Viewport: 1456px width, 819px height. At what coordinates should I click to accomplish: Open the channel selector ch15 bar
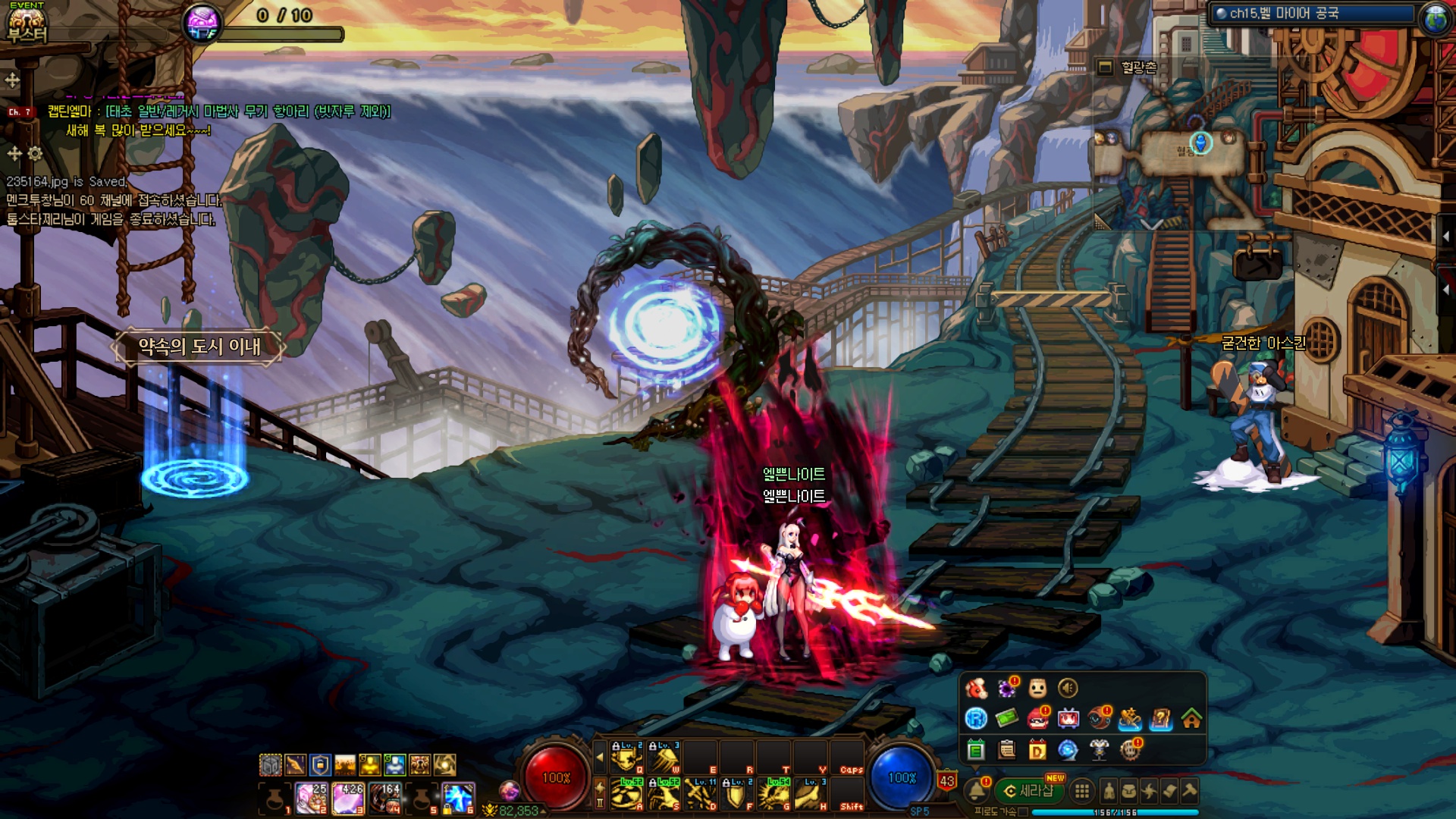click(x=1312, y=14)
